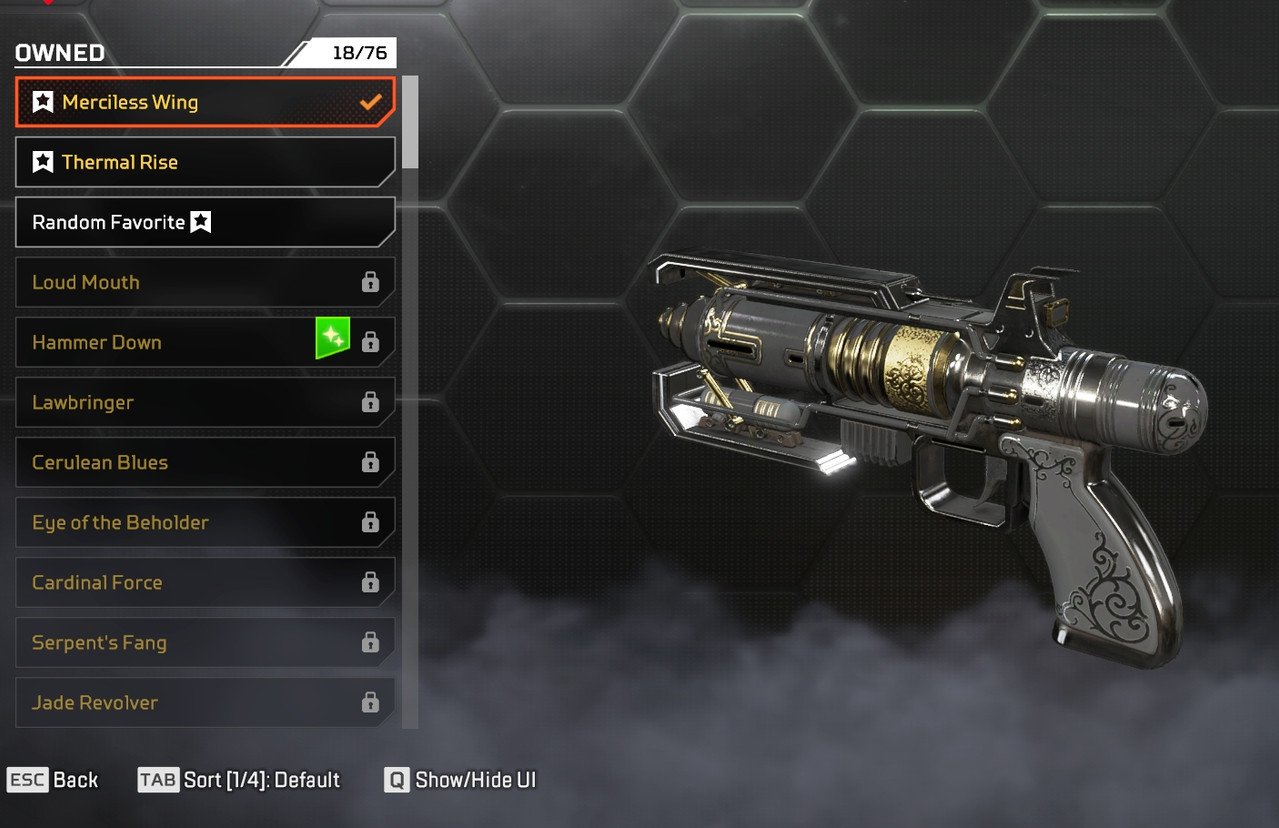Viewport: 1279px width, 828px height.
Task: Click the green sparkle badge on Hammer Down
Action: coord(333,337)
